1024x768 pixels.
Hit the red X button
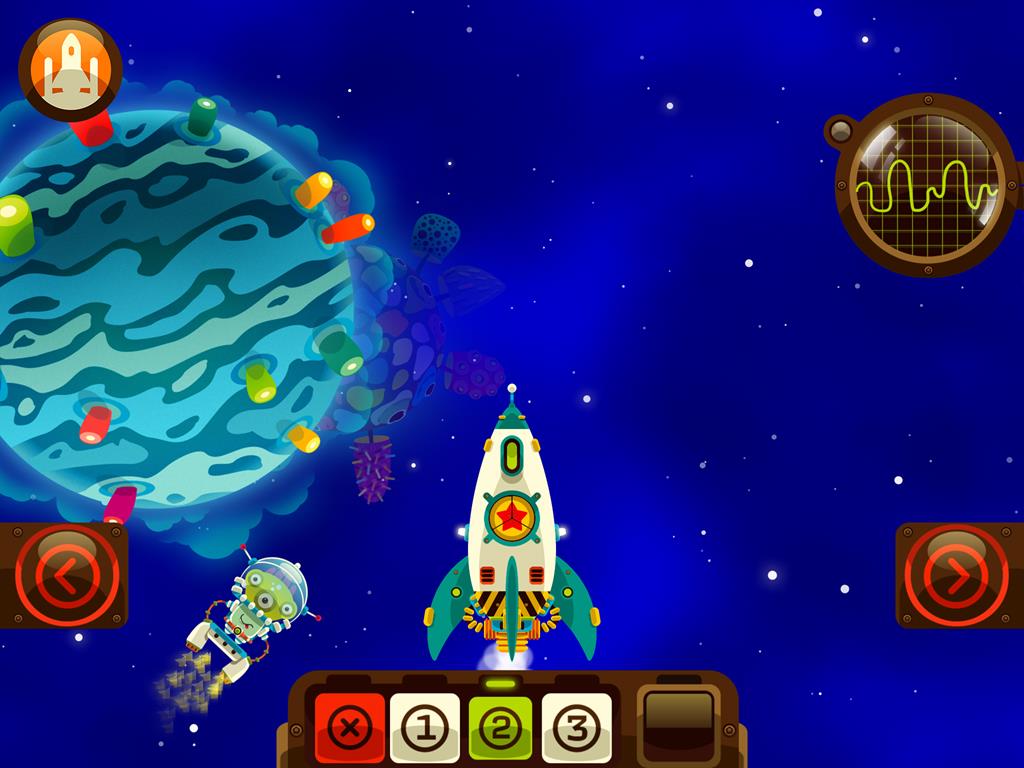click(350, 728)
